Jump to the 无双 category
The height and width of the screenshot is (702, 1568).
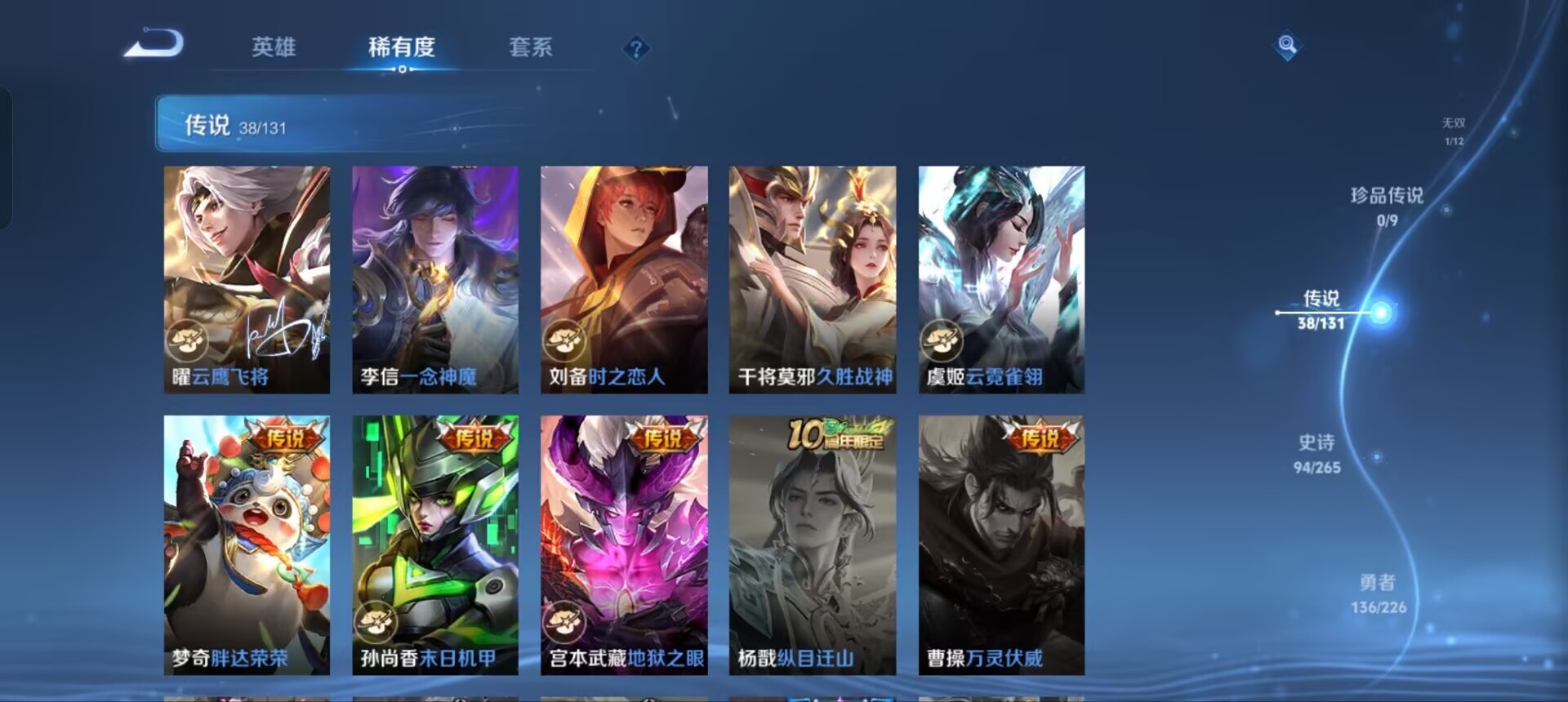1454,132
